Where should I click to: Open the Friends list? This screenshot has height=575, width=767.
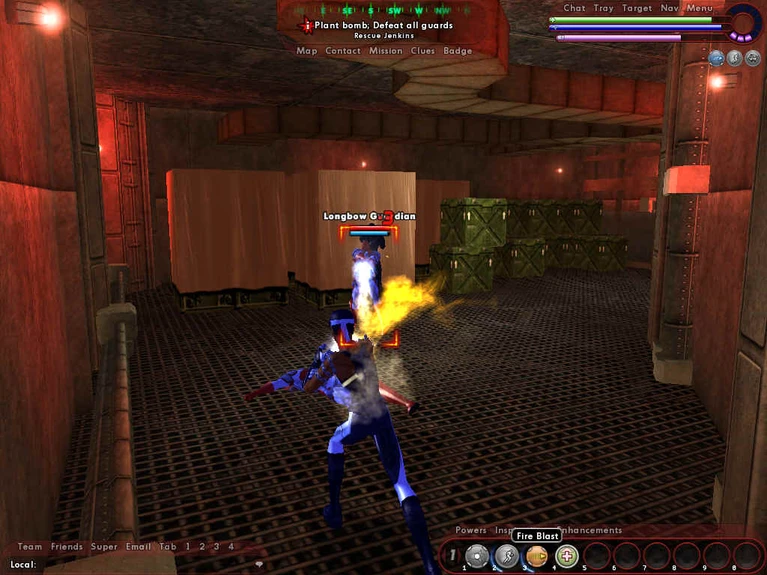click(67, 547)
